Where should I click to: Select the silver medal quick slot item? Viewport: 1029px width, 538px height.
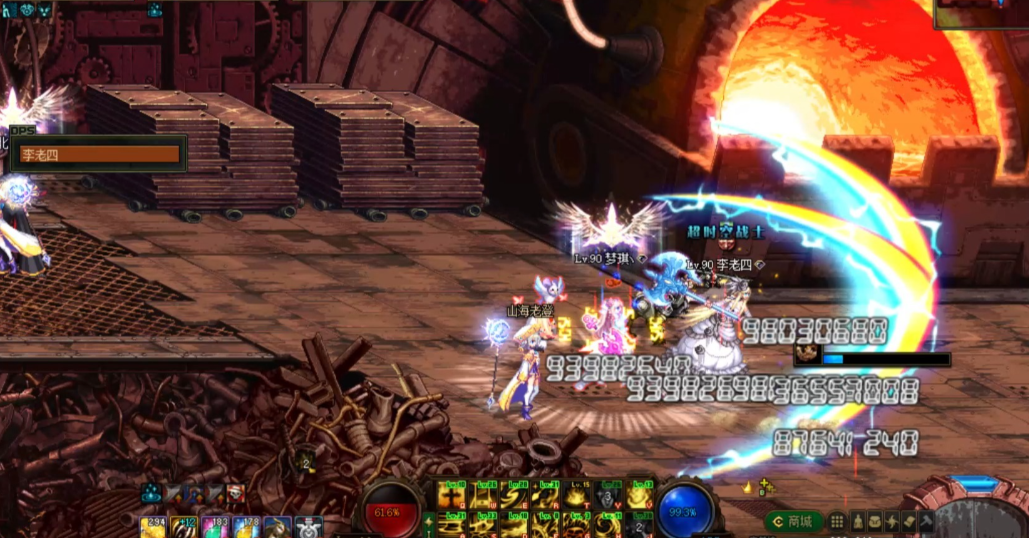(x=308, y=527)
